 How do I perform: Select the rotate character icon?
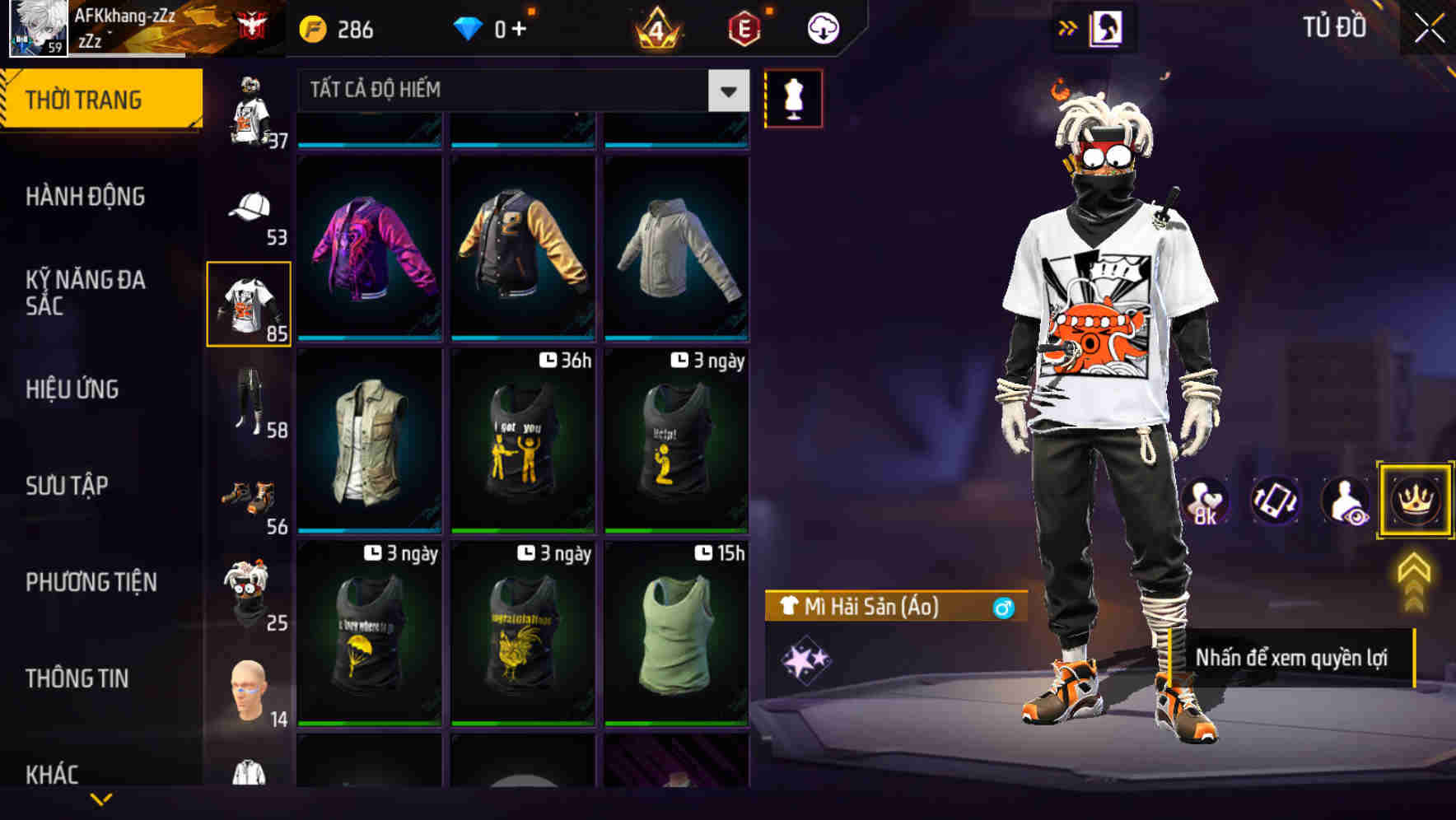(x=1276, y=501)
